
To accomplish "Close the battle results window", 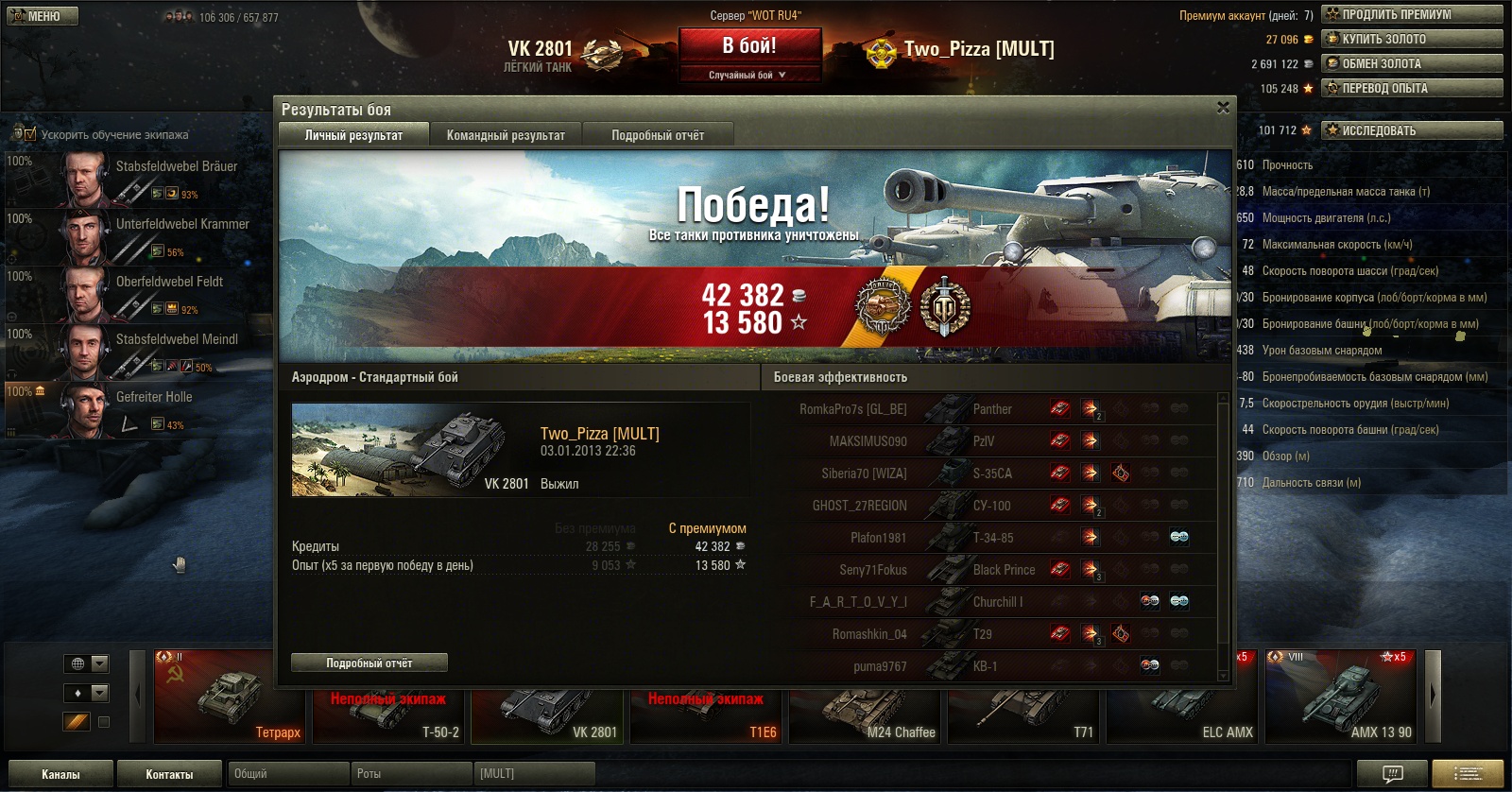I will click(x=1223, y=108).
